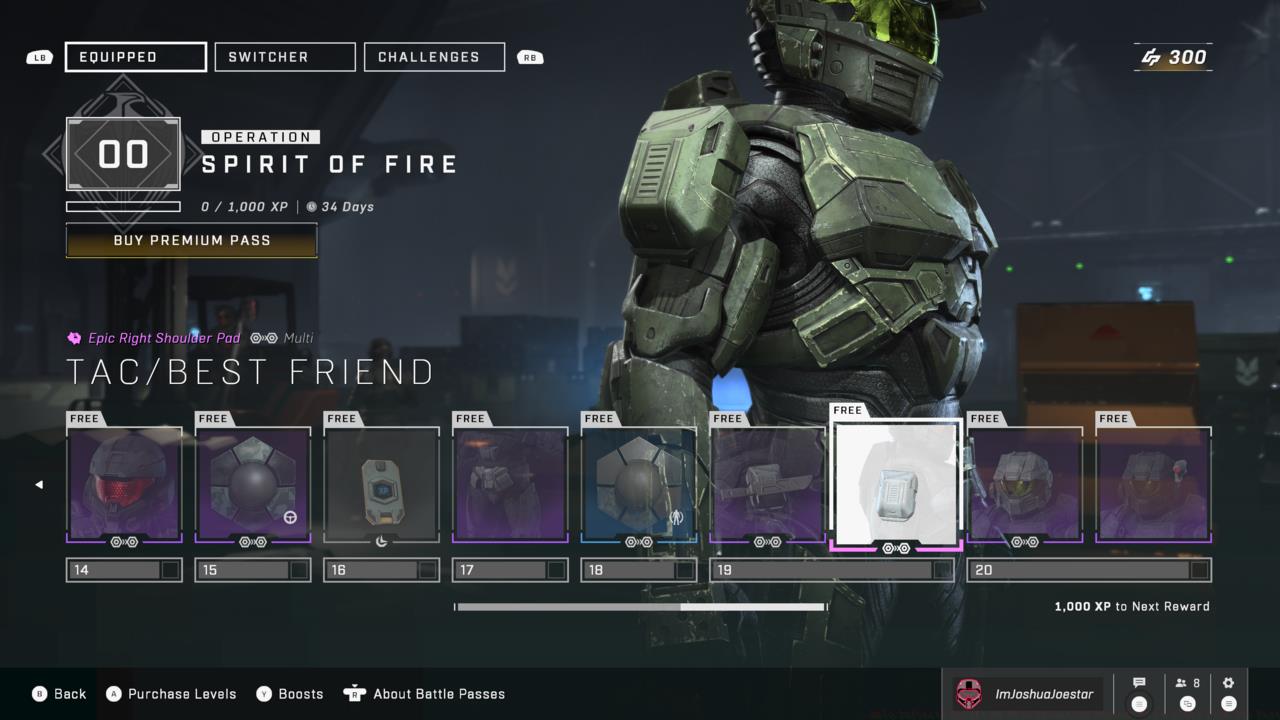Open the Challenges tab
Image resolution: width=1280 pixels, height=720 pixels.
pyautogui.click(x=434, y=57)
